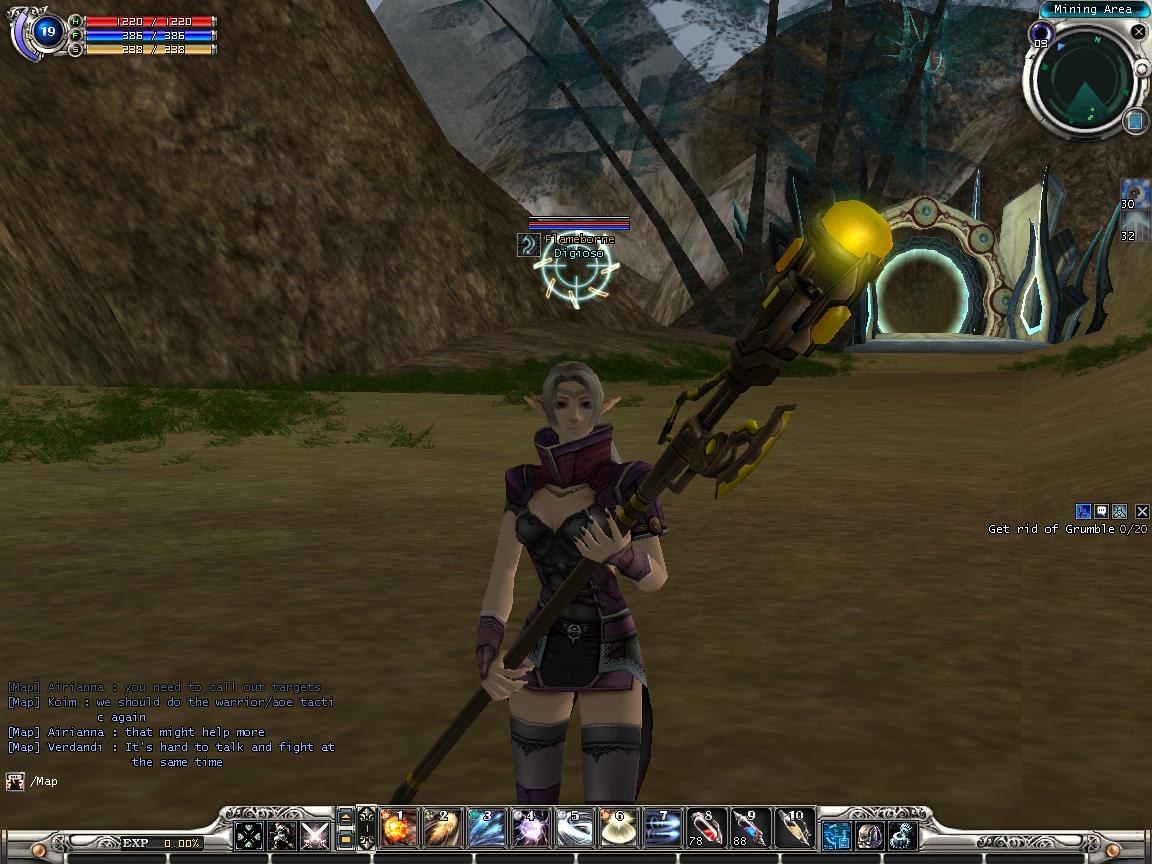Trigger the white slash skill in slot 5
The height and width of the screenshot is (864, 1152).
pyautogui.click(x=573, y=828)
